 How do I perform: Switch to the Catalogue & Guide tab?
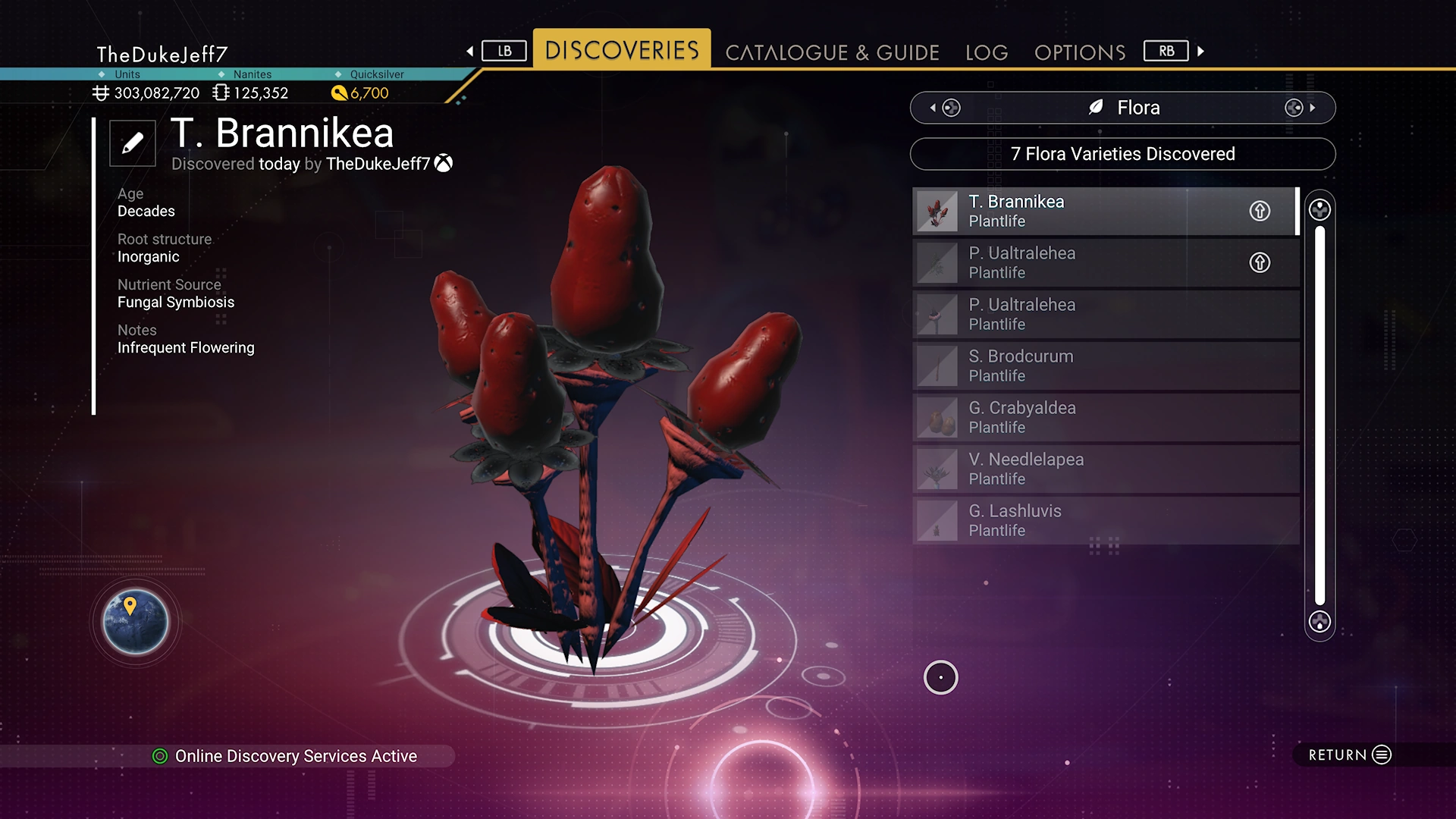coord(832,52)
